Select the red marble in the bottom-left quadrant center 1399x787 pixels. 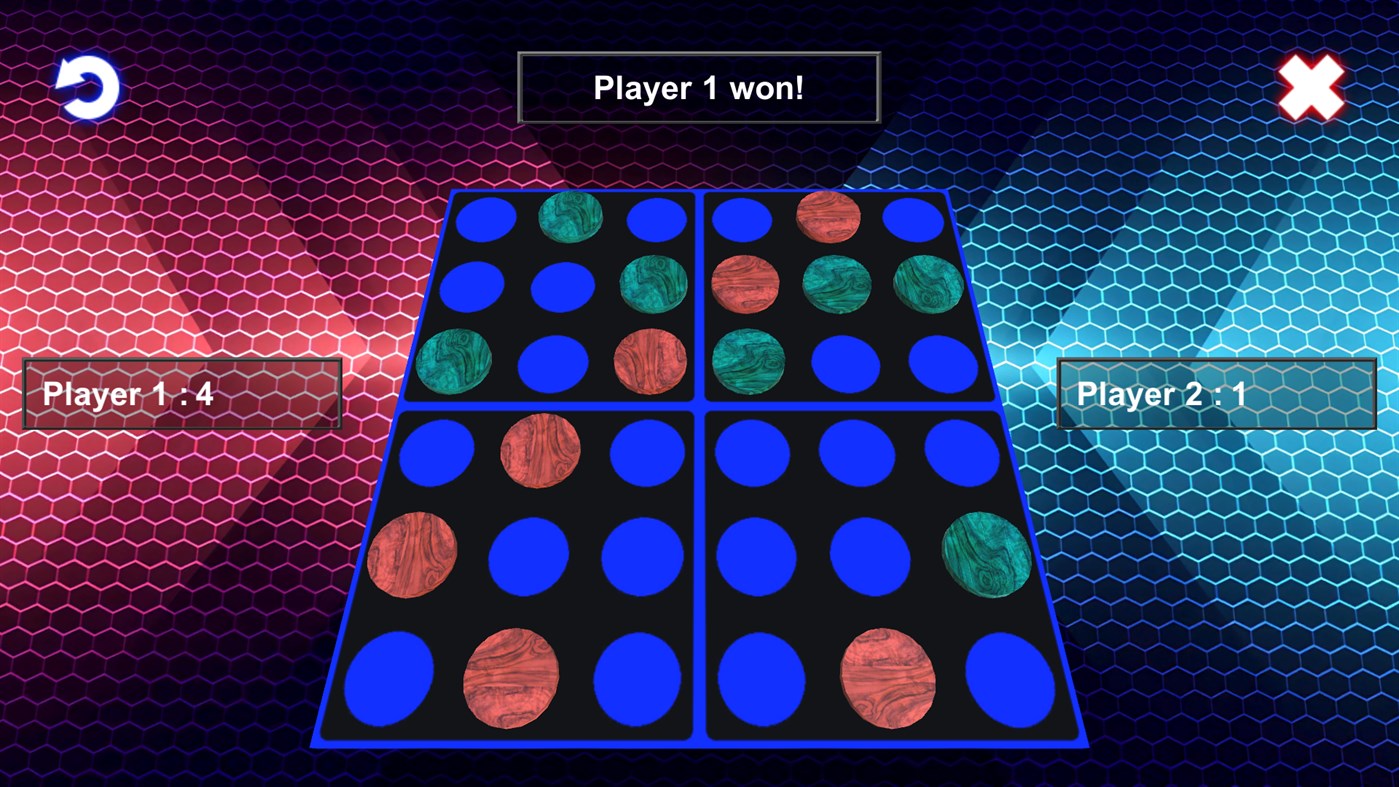pos(411,555)
